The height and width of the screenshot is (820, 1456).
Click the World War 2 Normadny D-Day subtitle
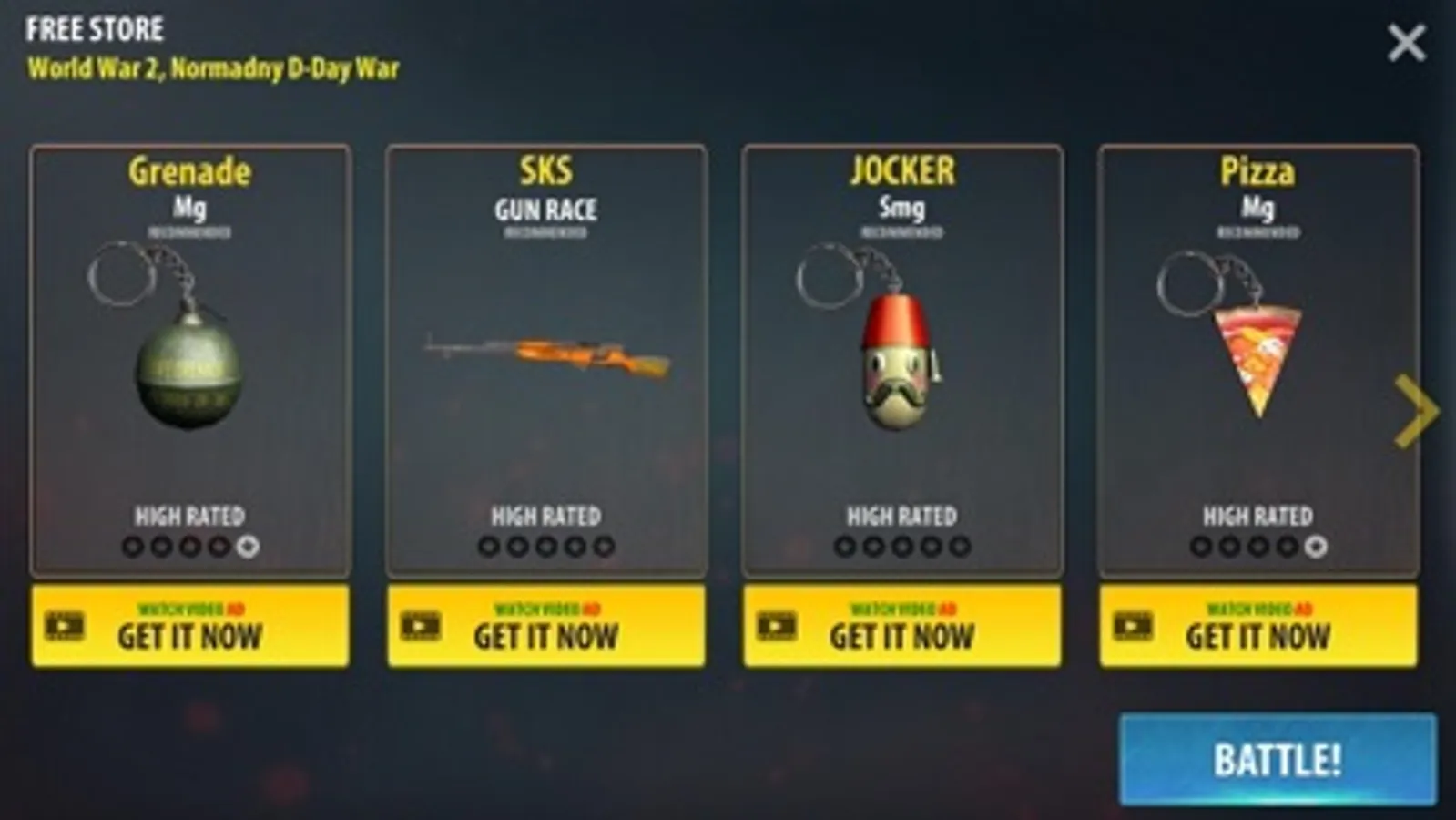(x=214, y=67)
